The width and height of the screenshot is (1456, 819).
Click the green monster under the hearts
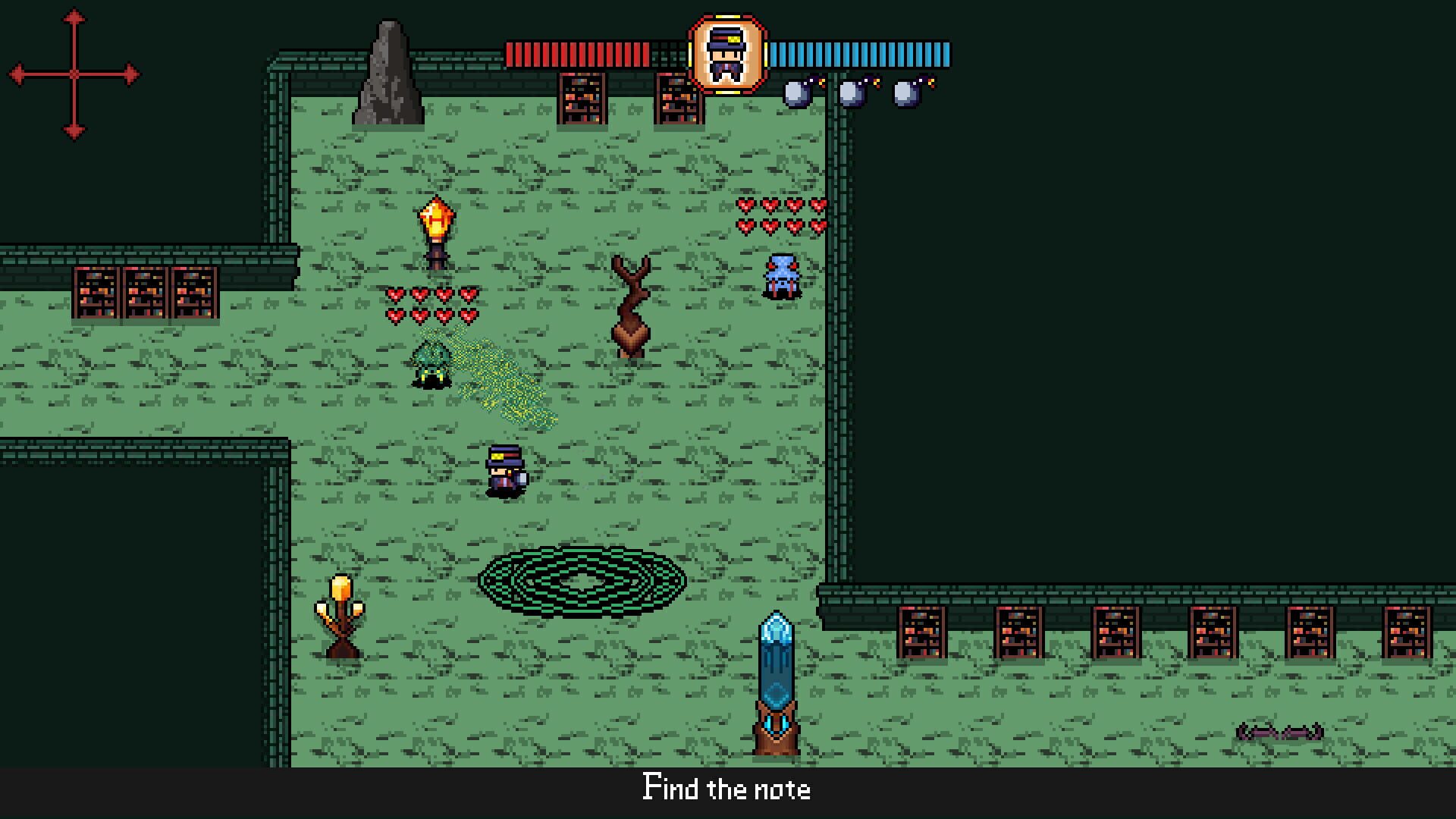coord(432,364)
